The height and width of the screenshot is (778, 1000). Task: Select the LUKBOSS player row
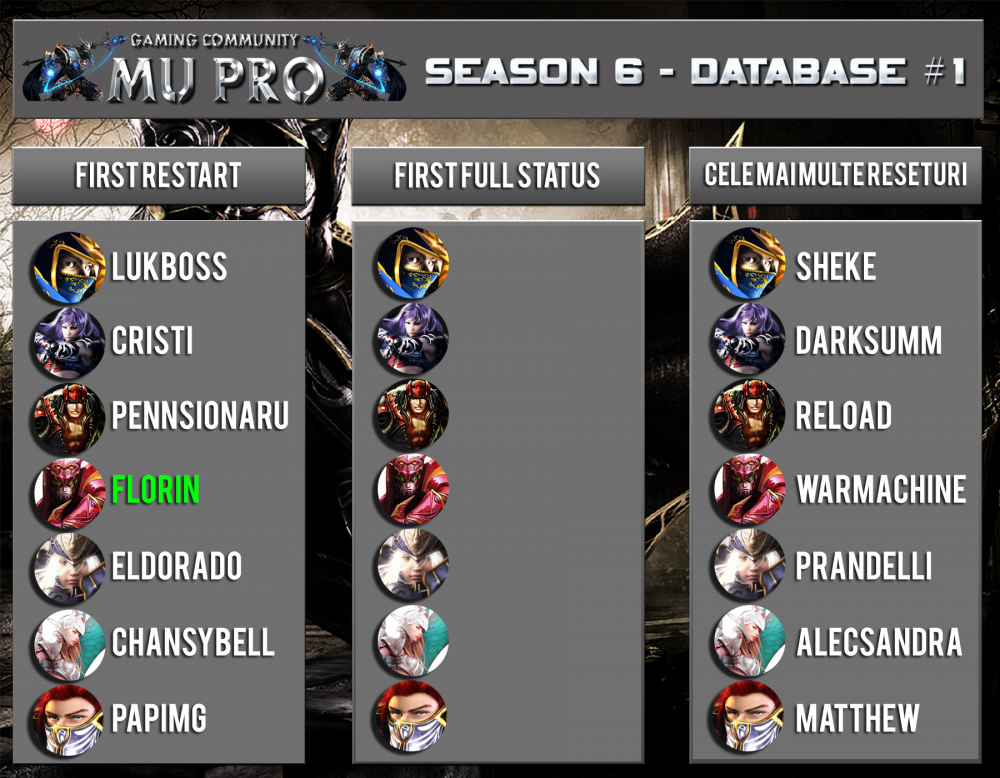[169, 267]
